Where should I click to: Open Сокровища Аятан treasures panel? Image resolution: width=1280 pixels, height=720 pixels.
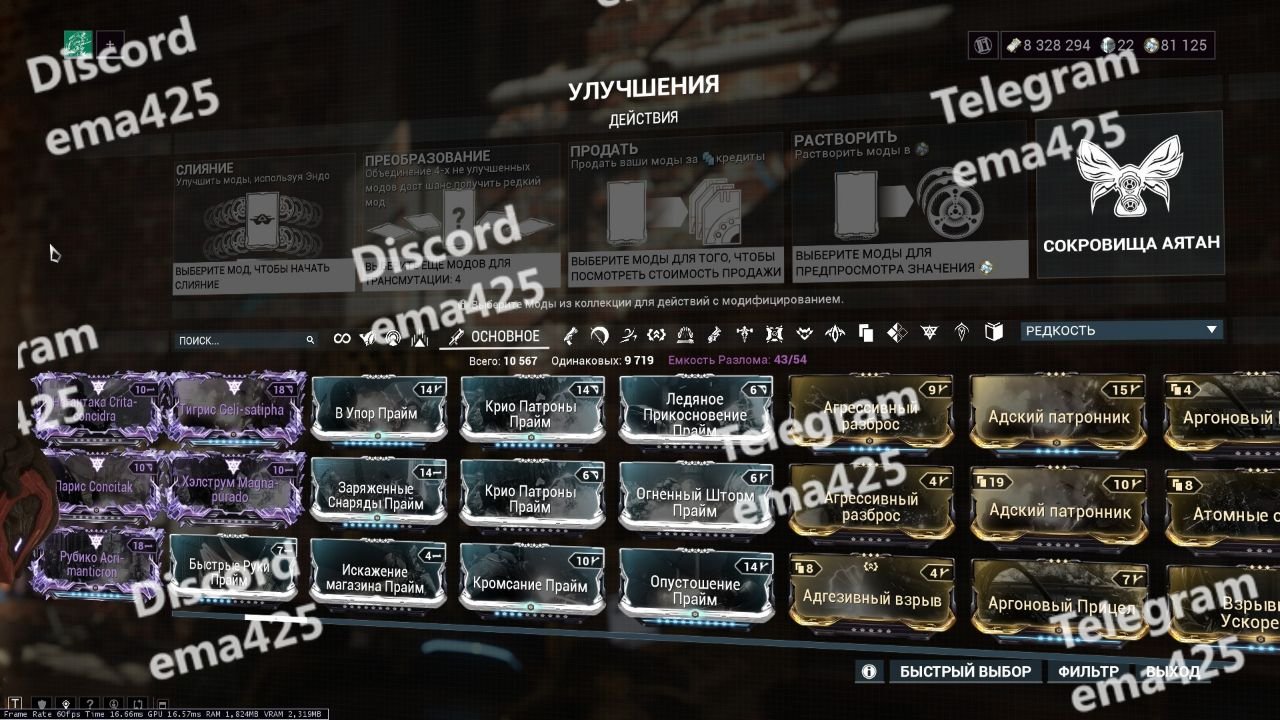1129,196
